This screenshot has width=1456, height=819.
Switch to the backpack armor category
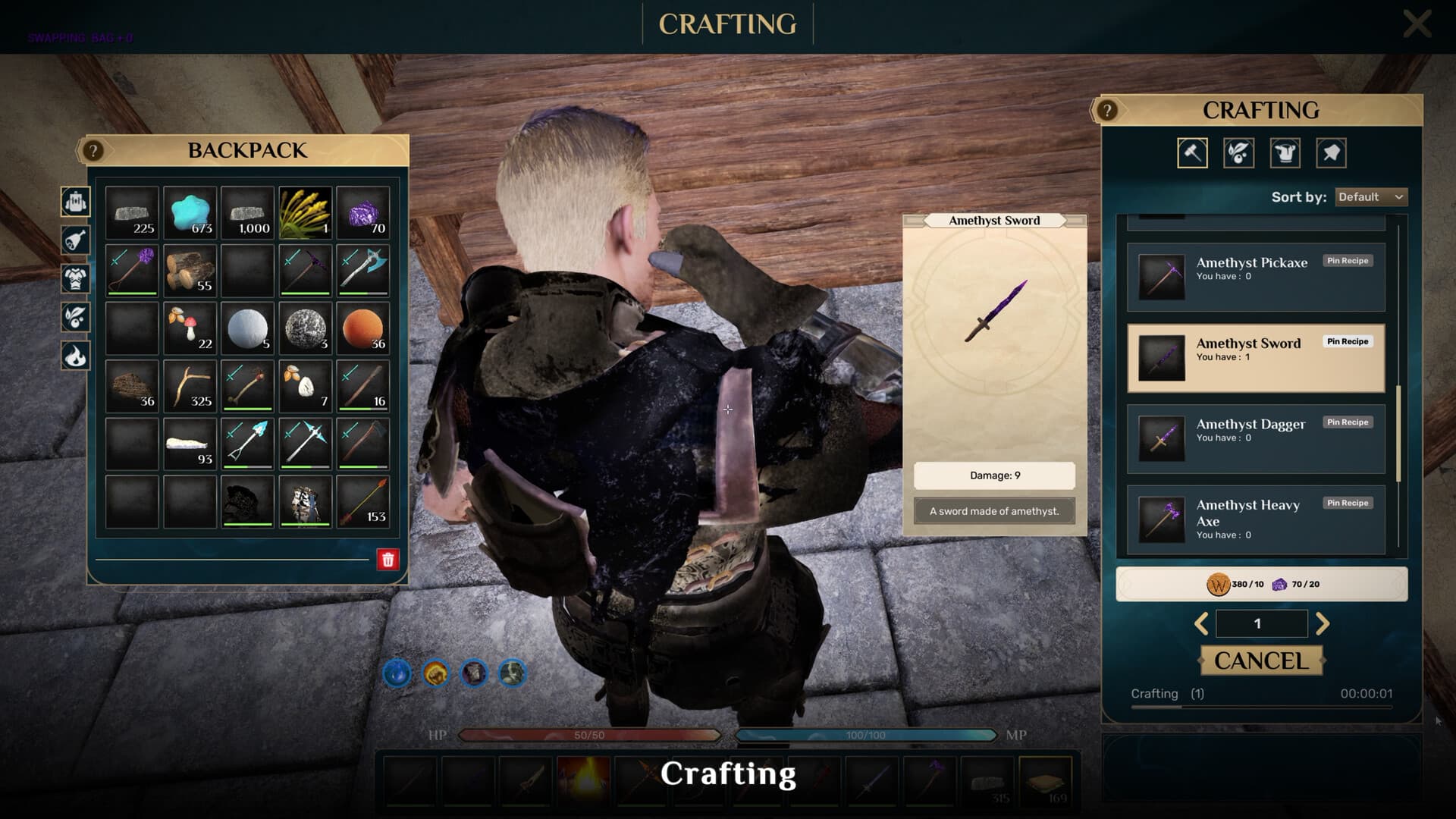coord(76,278)
